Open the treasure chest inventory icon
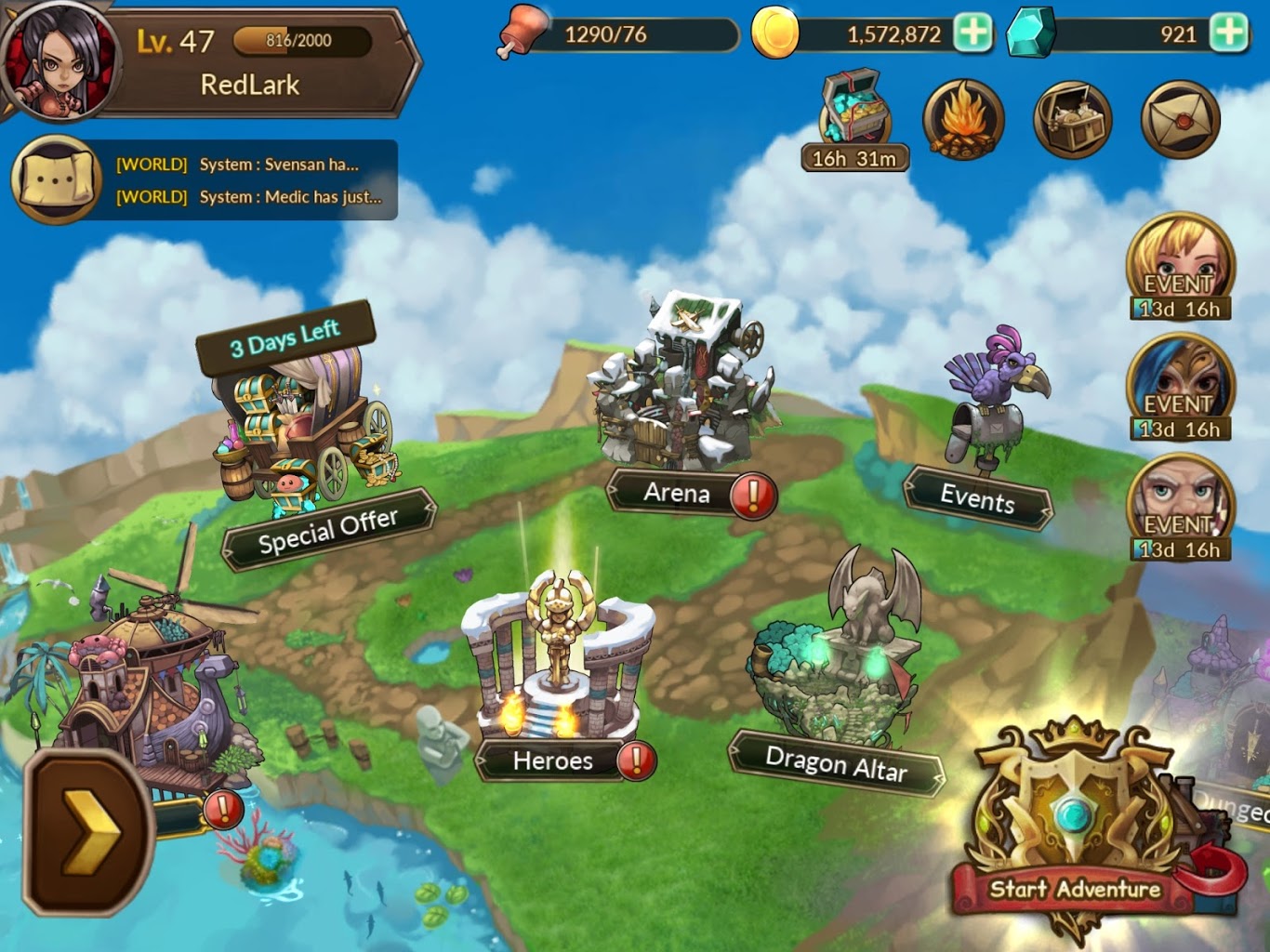This screenshot has width=1270, height=952. click(1072, 121)
